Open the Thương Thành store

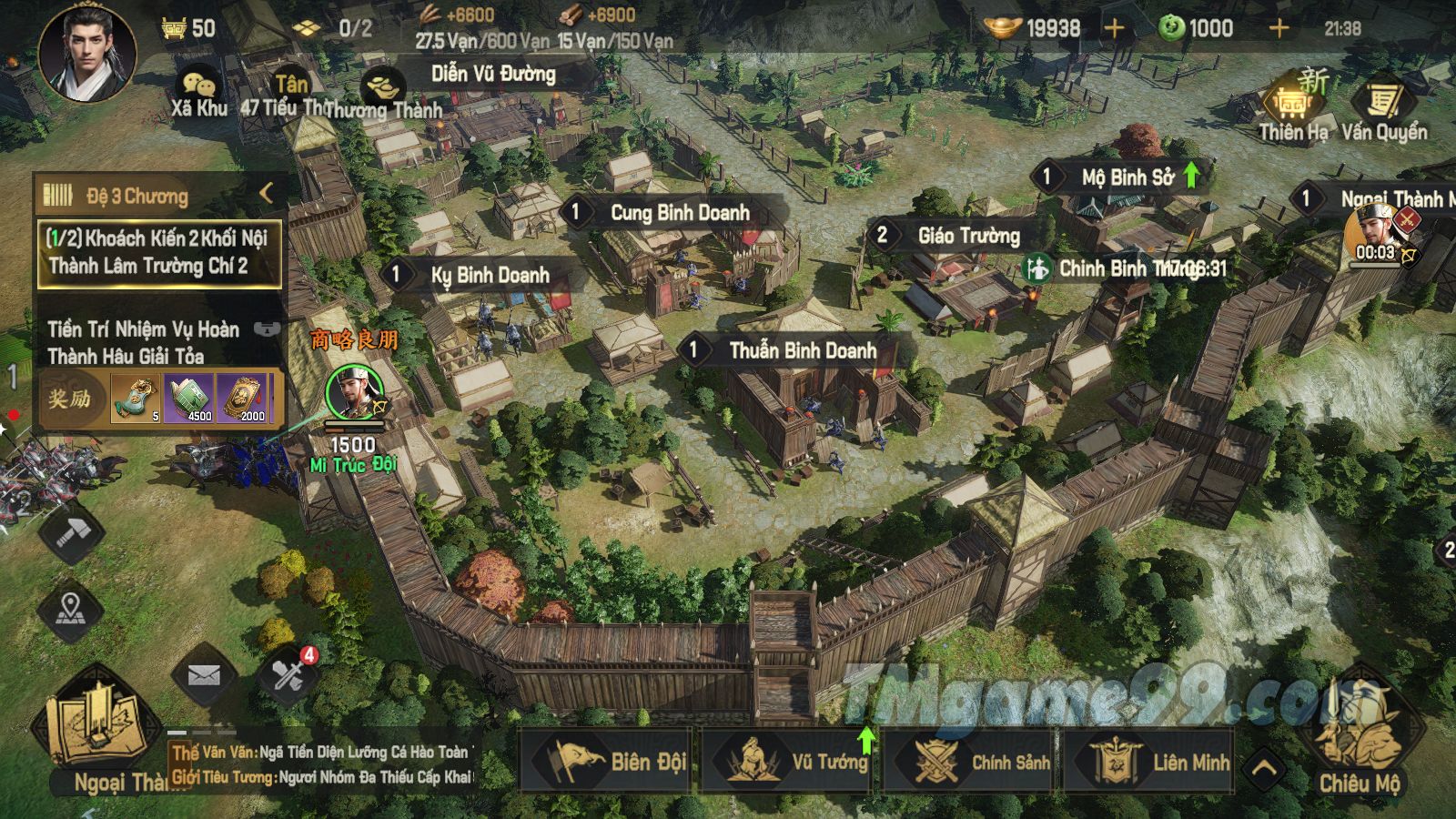(x=382, y=96)
